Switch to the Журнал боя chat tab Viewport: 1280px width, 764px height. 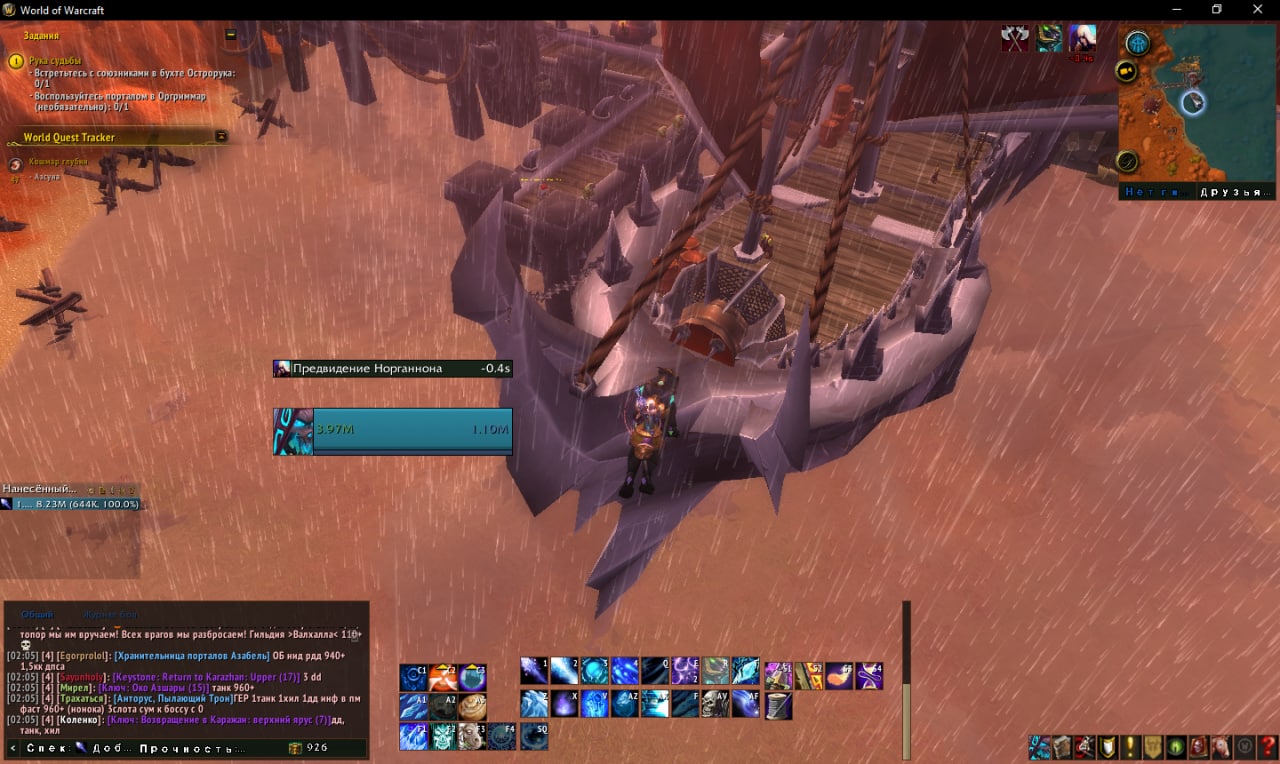110,614
